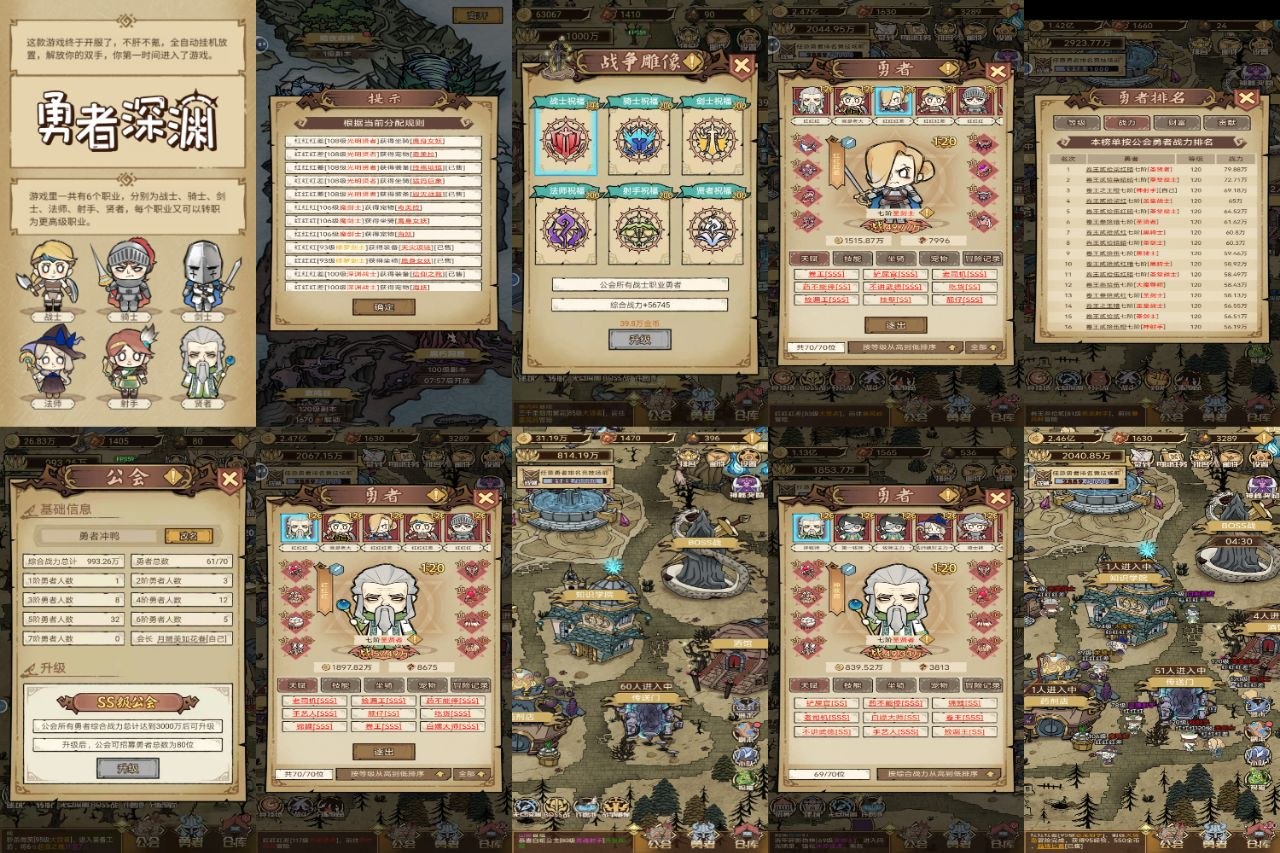Confirm the 提示 dialog with 确定
The image size is (1280, 853).
click(384, 307)
